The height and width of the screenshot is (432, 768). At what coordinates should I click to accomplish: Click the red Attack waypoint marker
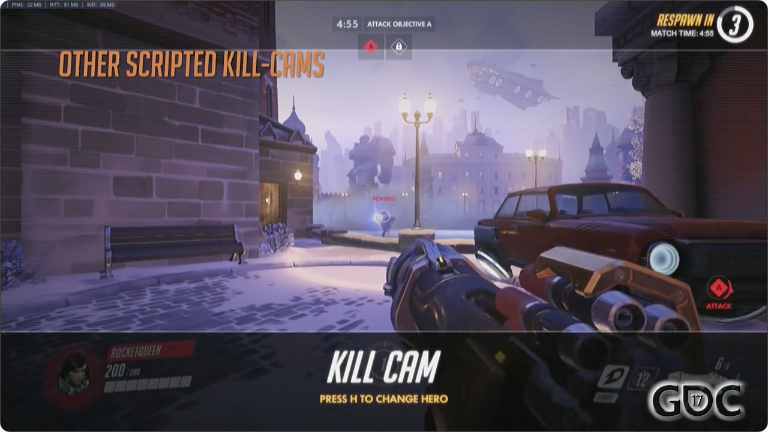pos(718,291)
